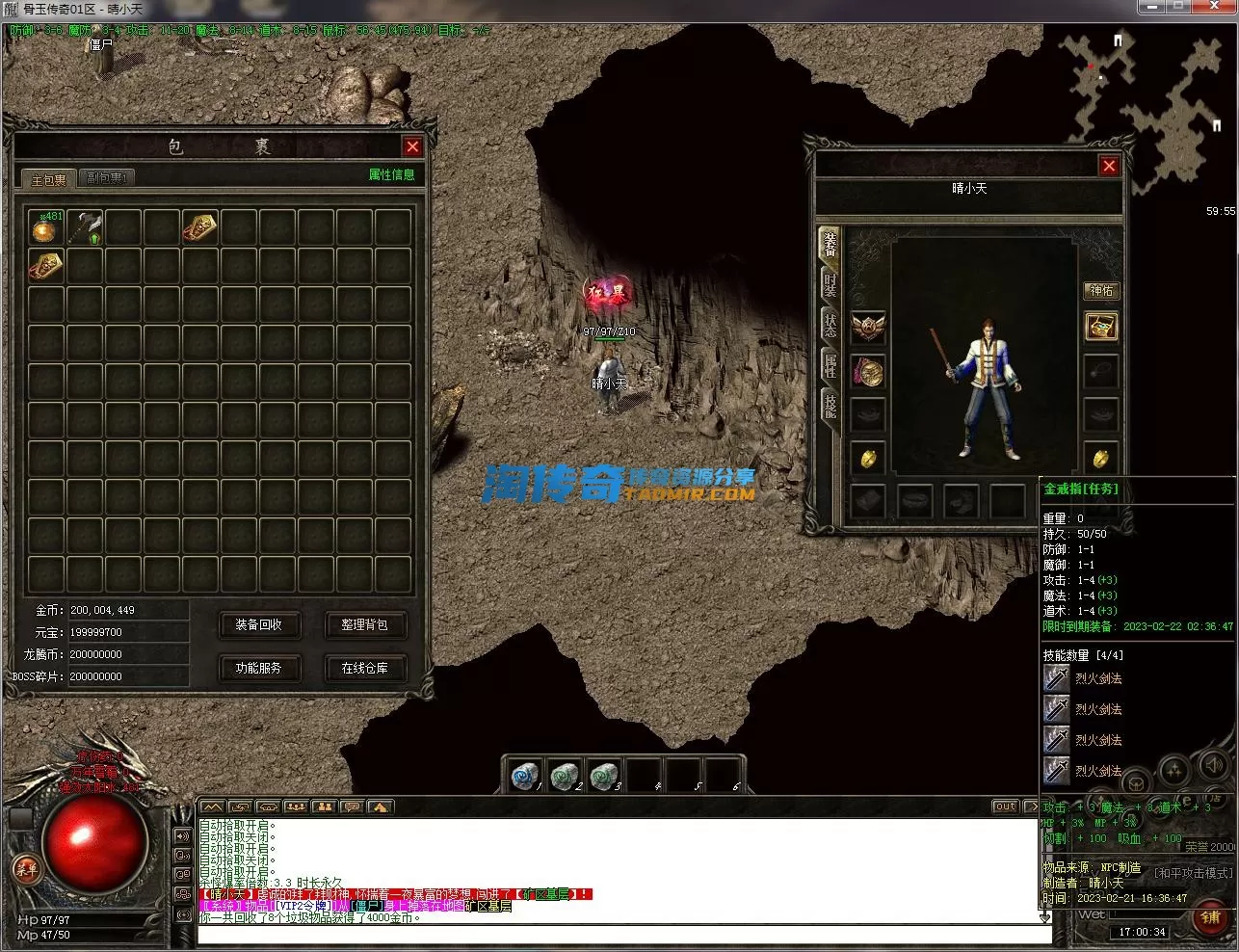Open the 在线仓库 storage
This screenshot has height=952, width=1239.
pos(364,668)
